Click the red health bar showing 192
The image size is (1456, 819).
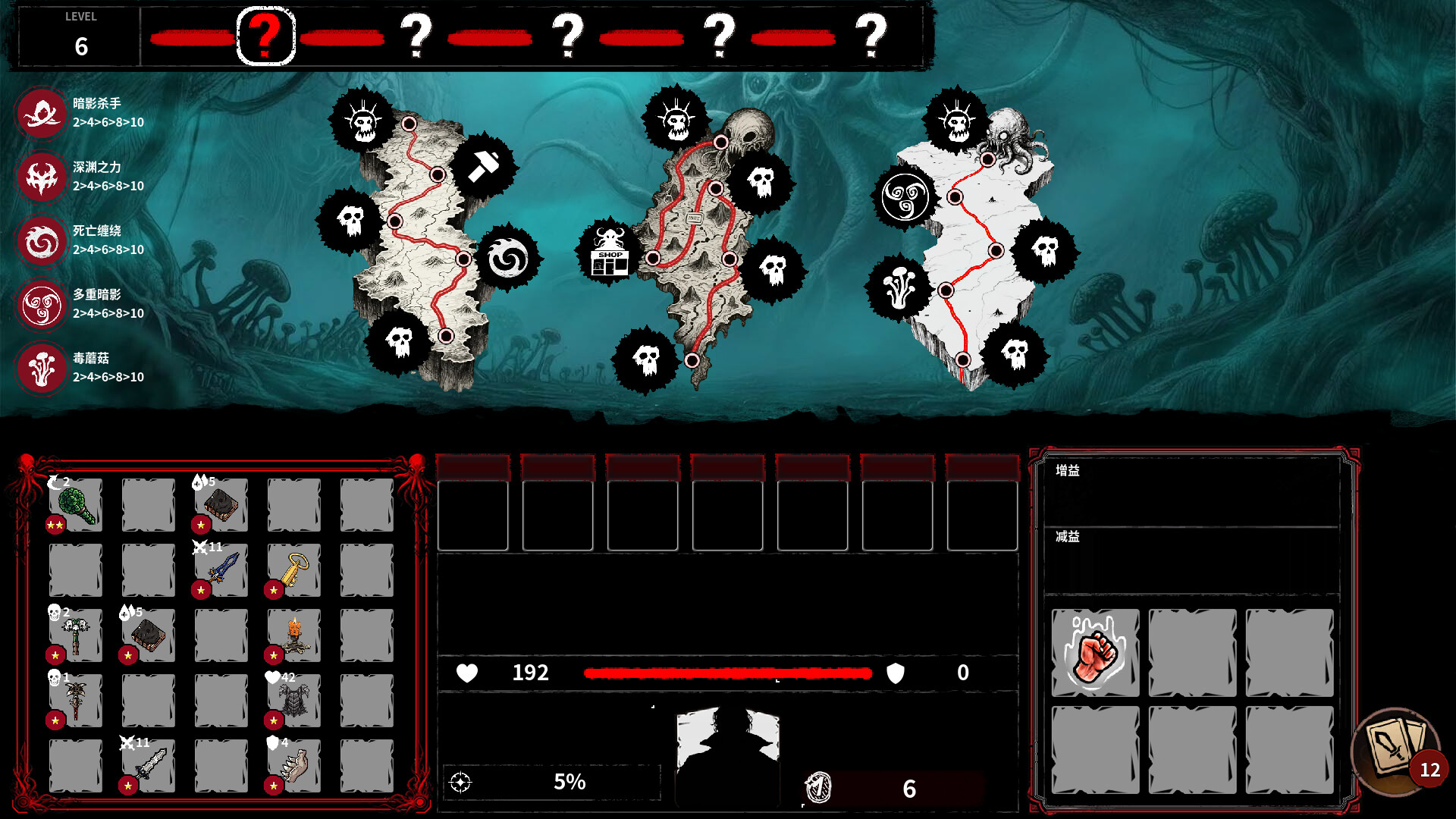(726, 673)
